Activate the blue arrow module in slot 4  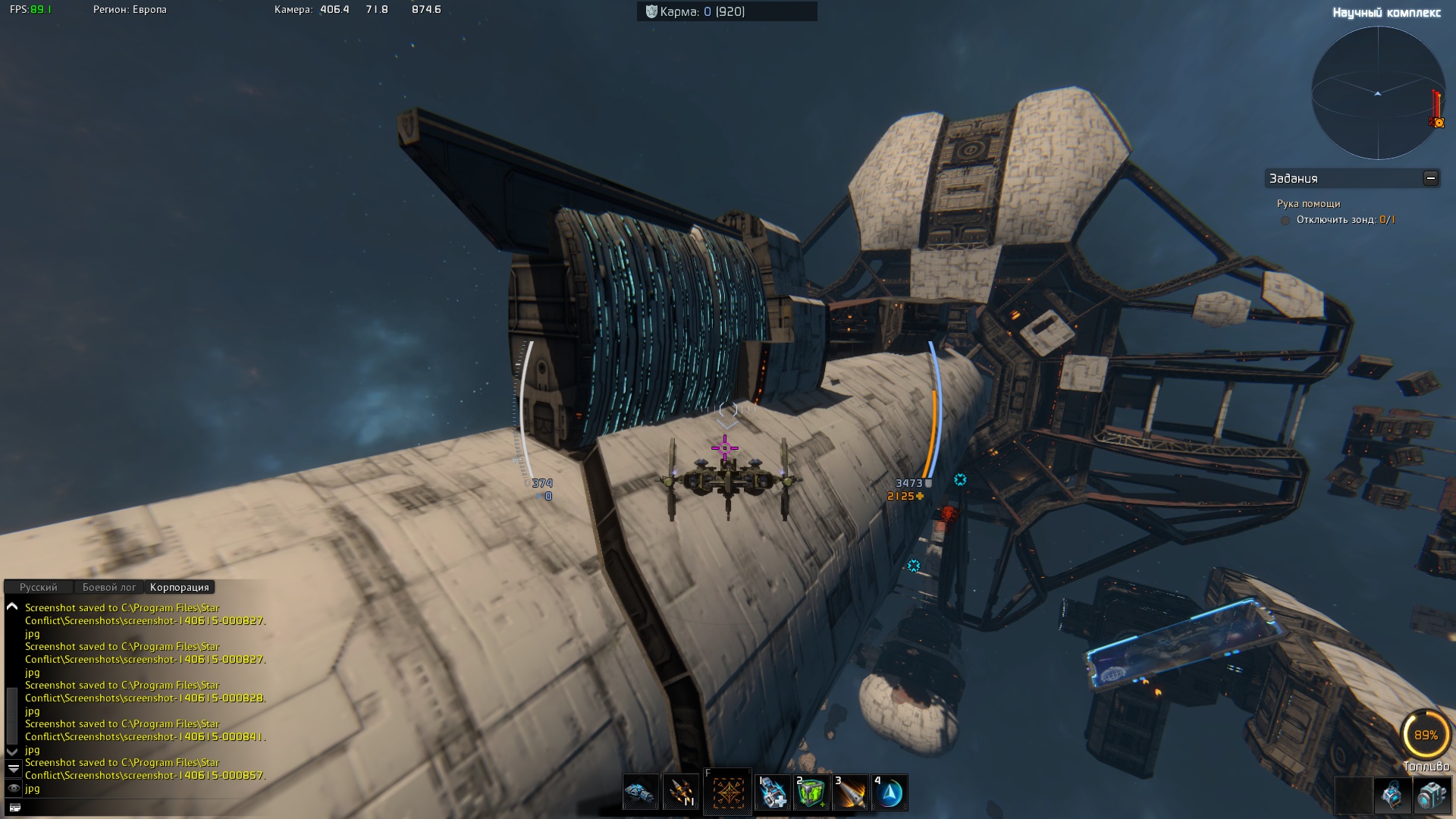pyautogui.click(x=890, y=792)
